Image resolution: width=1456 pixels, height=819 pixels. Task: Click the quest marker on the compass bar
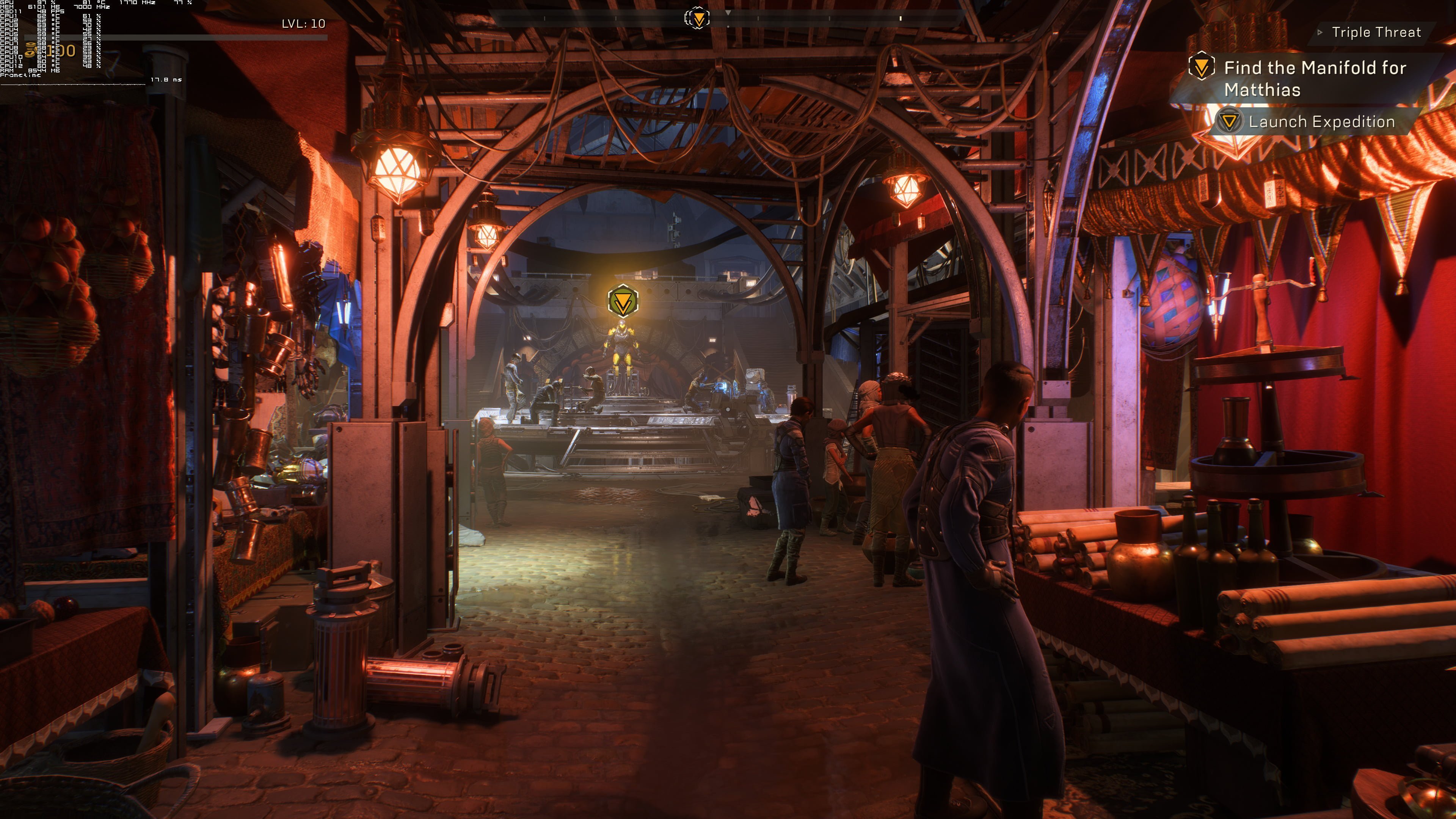pos(698,19)
